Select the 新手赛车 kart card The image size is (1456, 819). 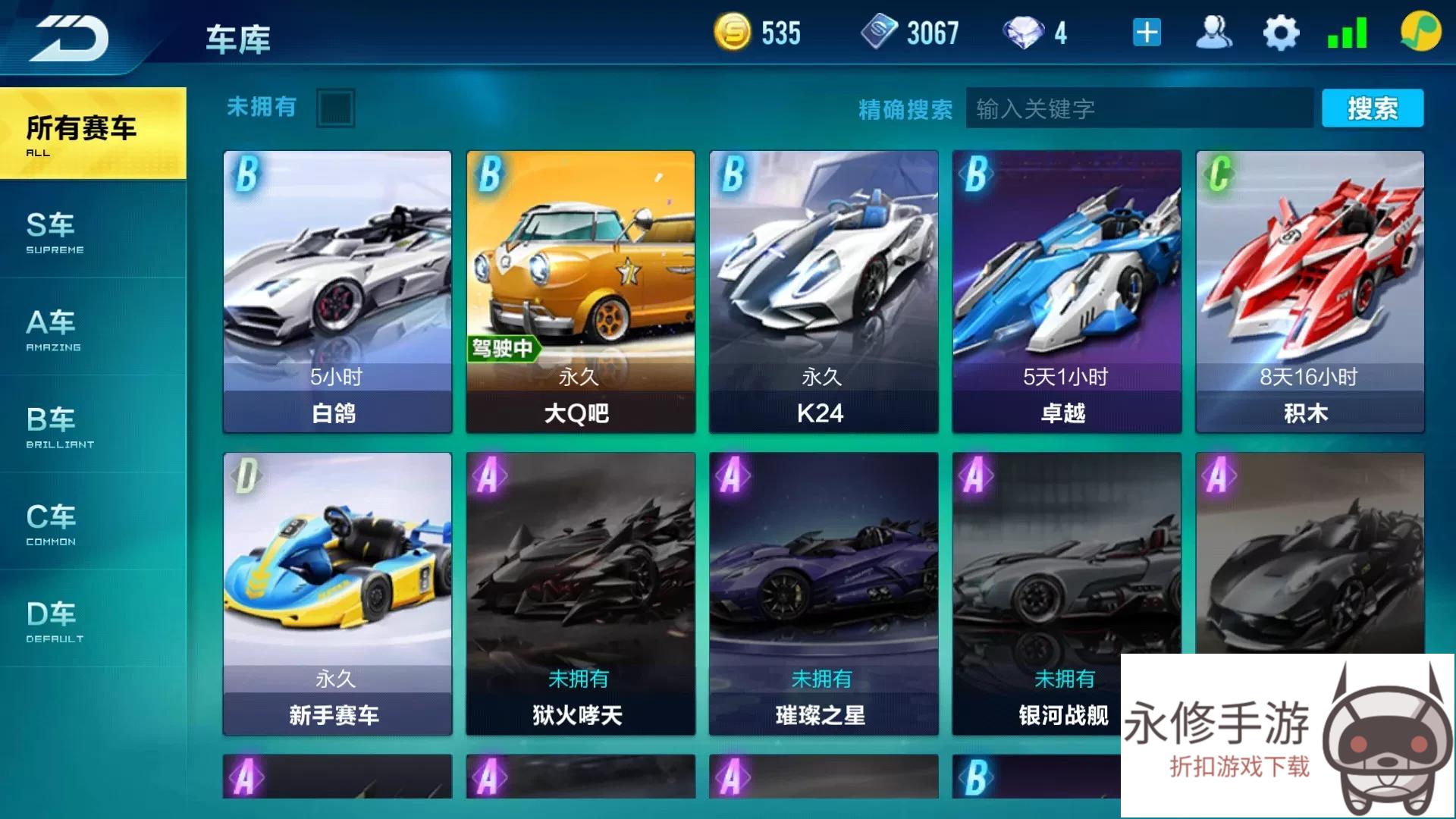[x=337, y=594]
